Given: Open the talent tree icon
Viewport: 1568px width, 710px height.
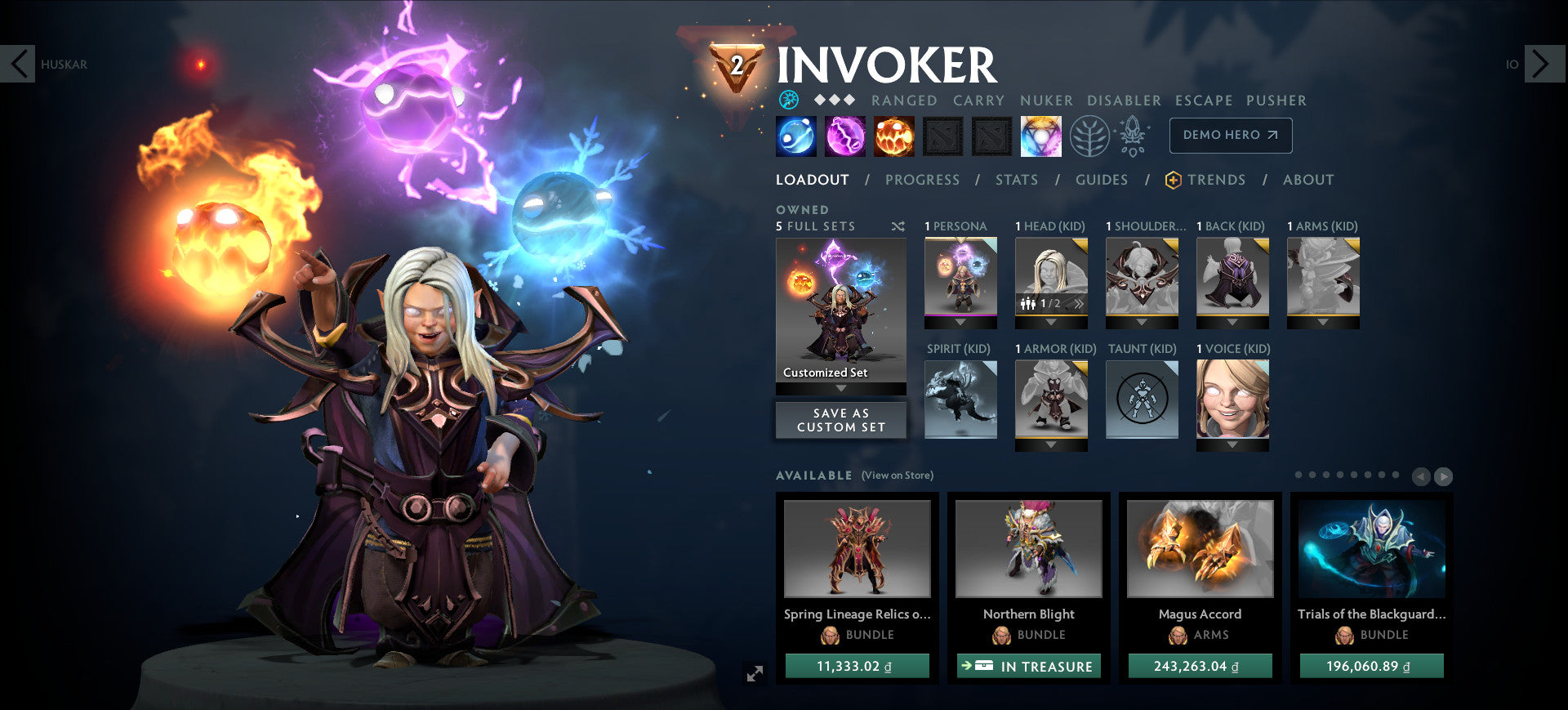Looking at the screenshot, I should pos(1089,136).
